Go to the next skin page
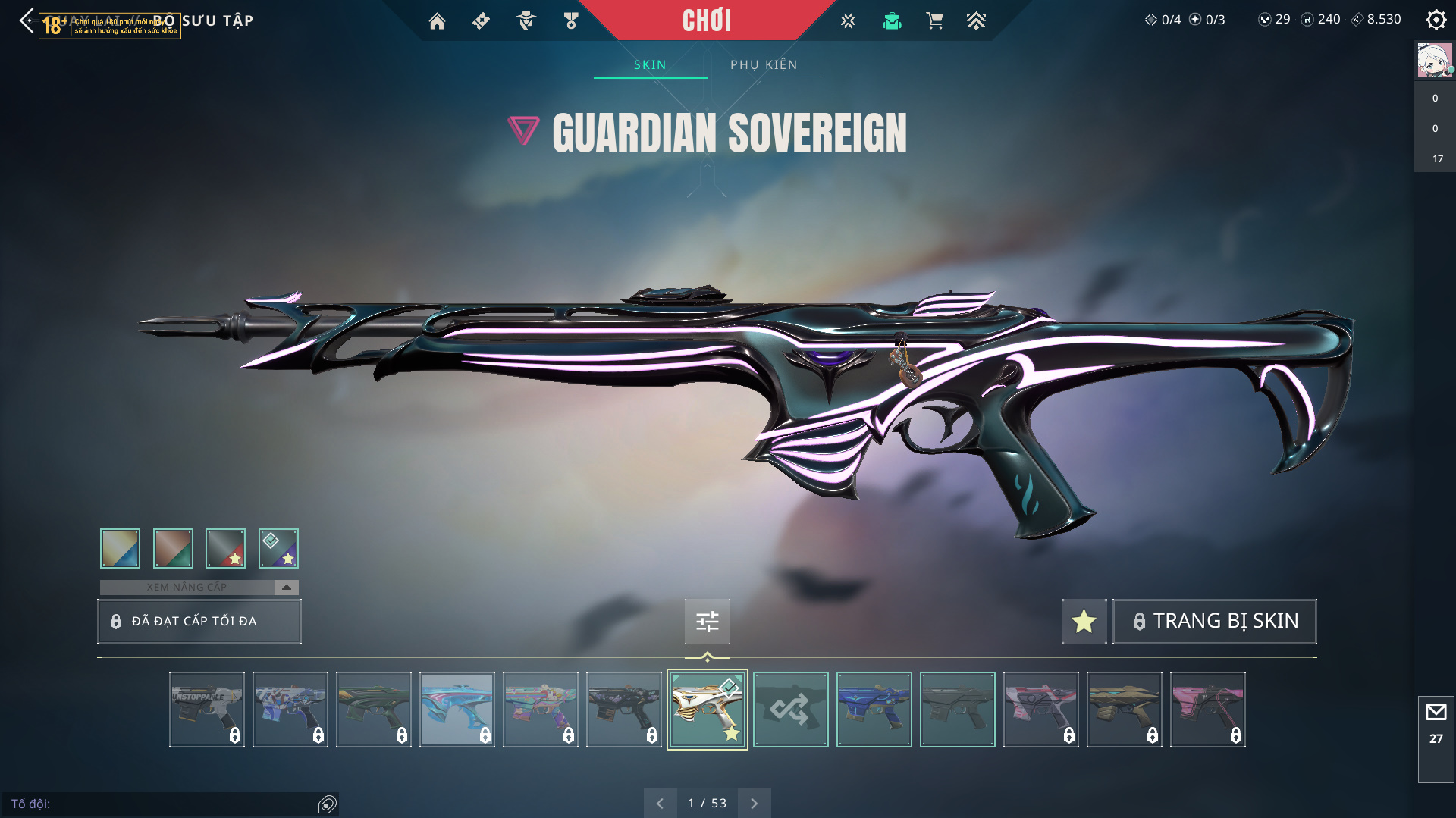Screen dimensions: 1456x818 pos(754,803)
